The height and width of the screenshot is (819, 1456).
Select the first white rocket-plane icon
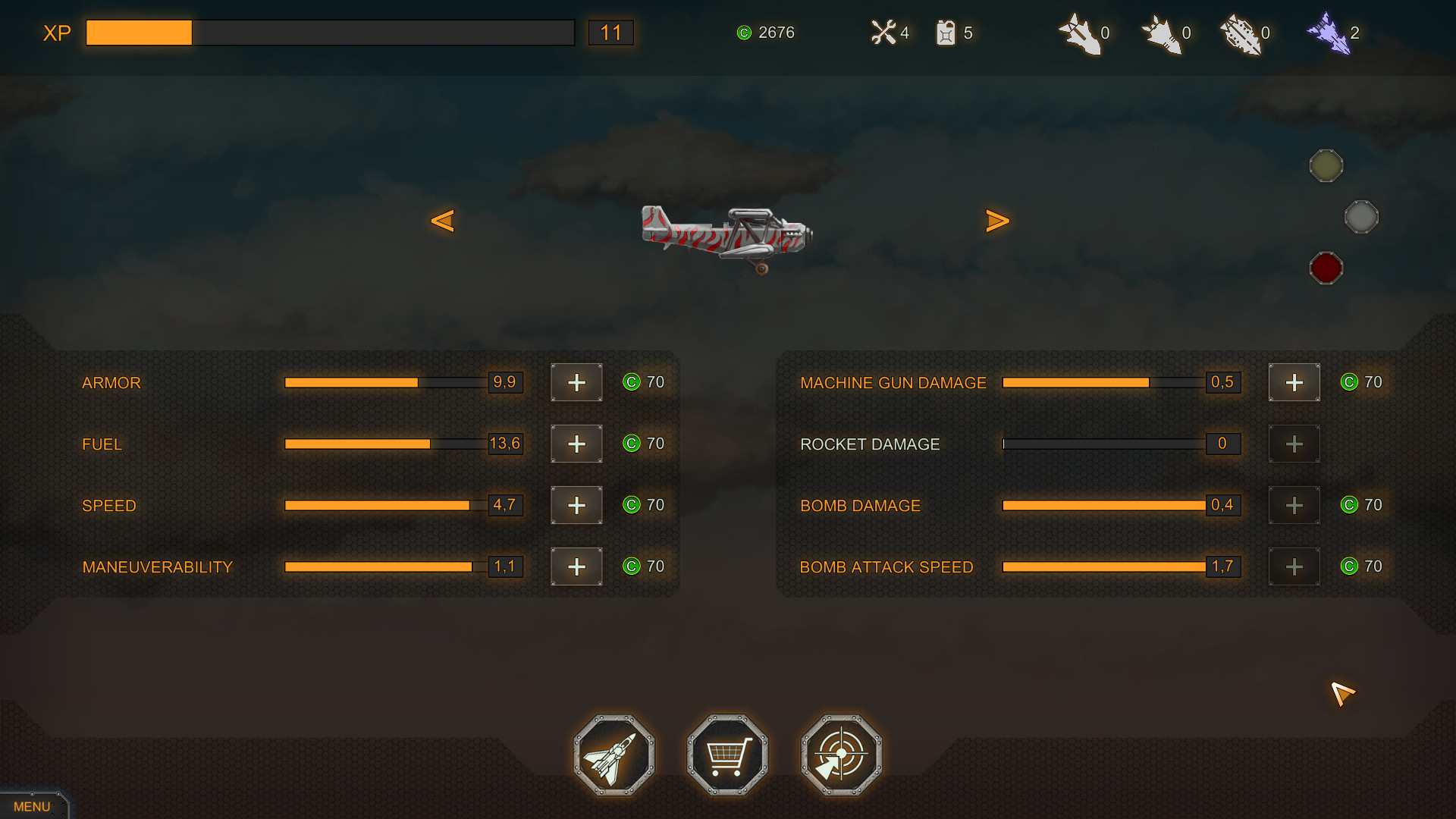pyautogui.click(x=1081, y=33)
